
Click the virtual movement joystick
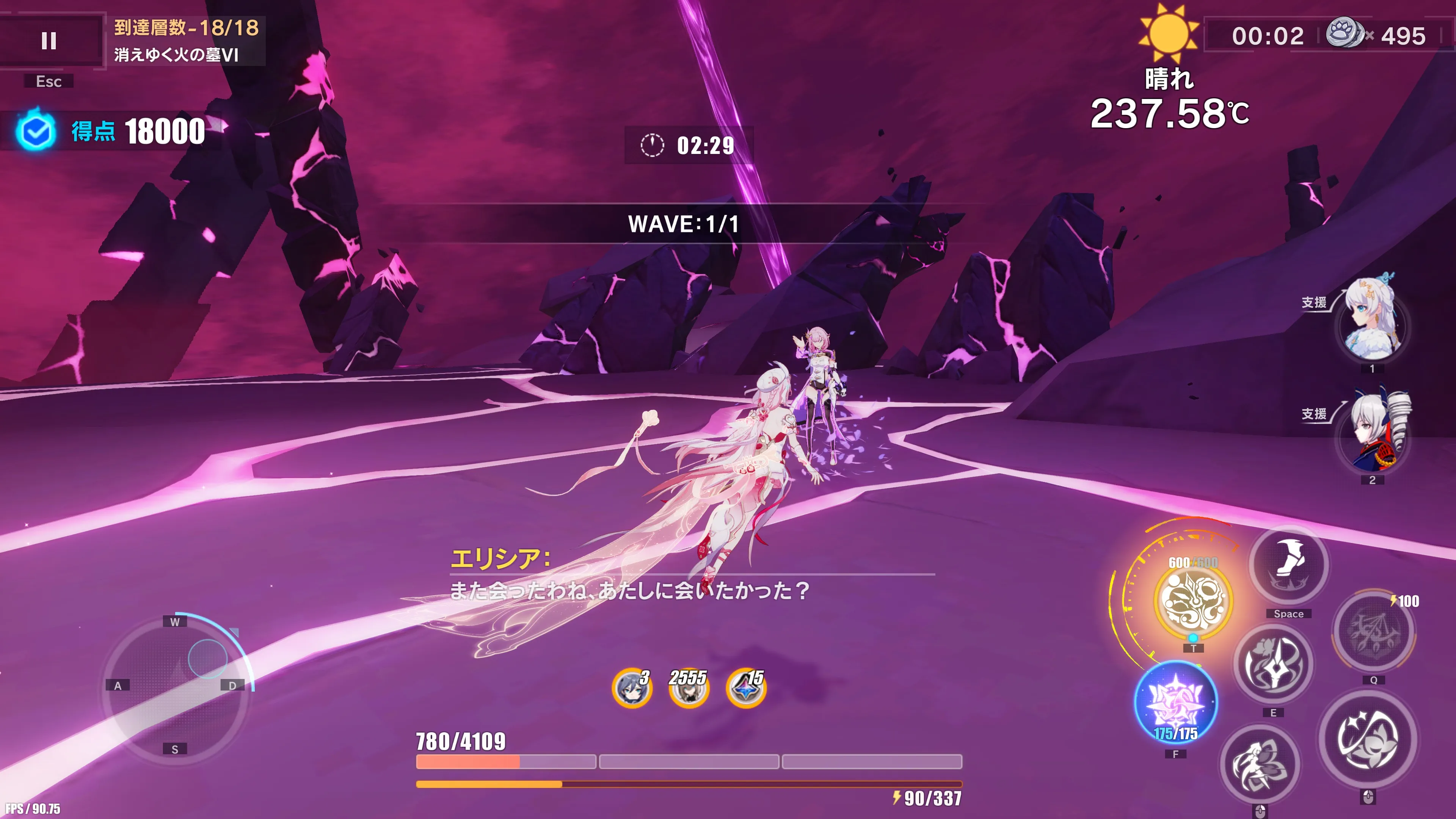point(175,686)
